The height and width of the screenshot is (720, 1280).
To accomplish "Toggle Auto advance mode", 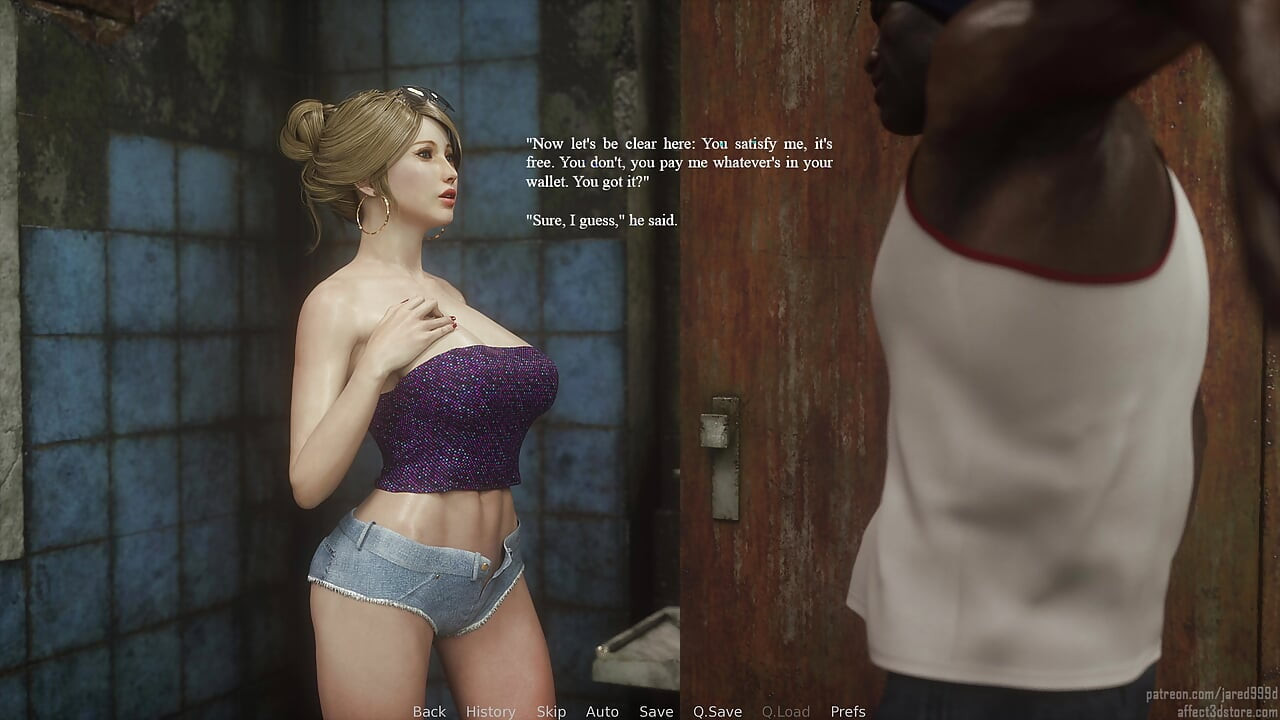I will [x=602, y=711].
